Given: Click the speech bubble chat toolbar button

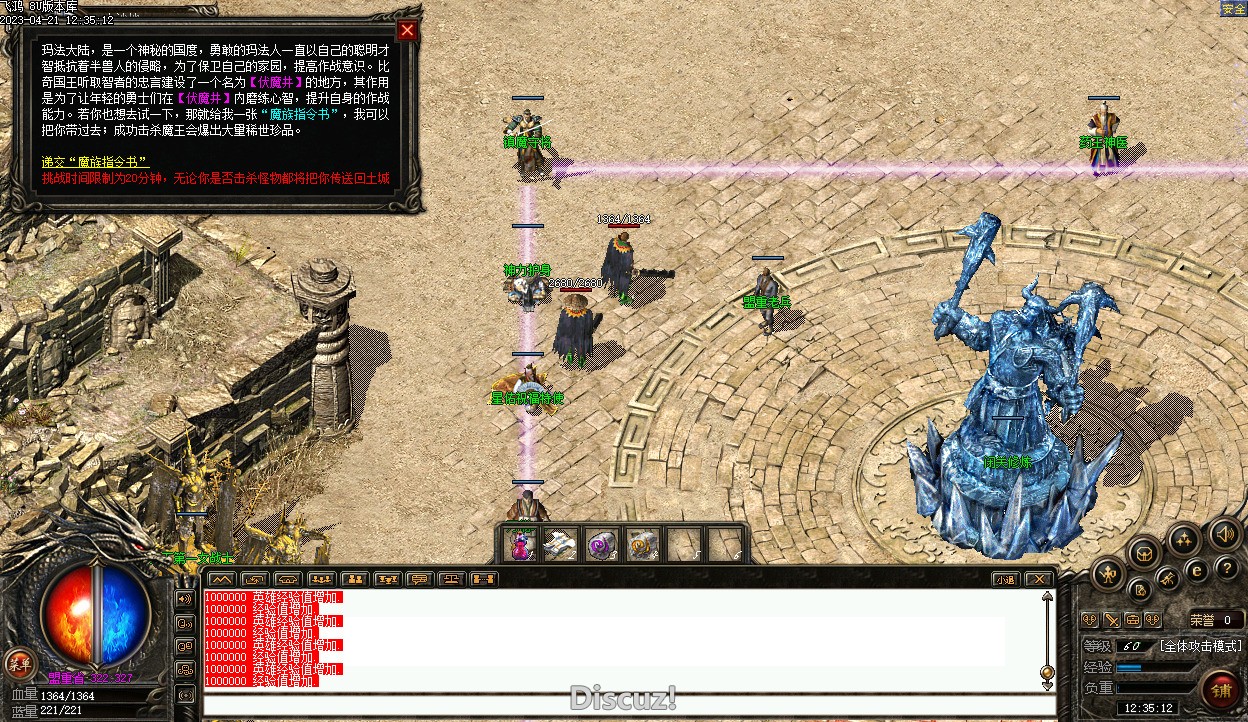Looking at the screenshot, I should pyautogui.click(x=420, y=579).
